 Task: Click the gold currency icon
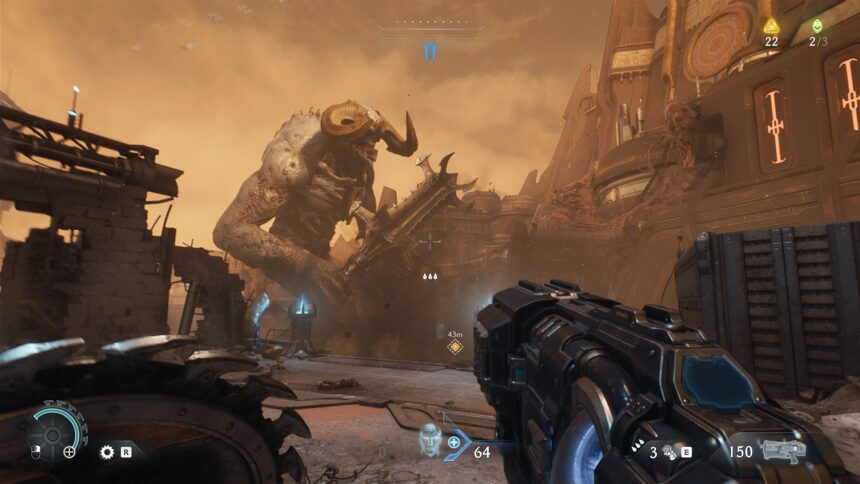pyautogui.click(x=770, y=26)
